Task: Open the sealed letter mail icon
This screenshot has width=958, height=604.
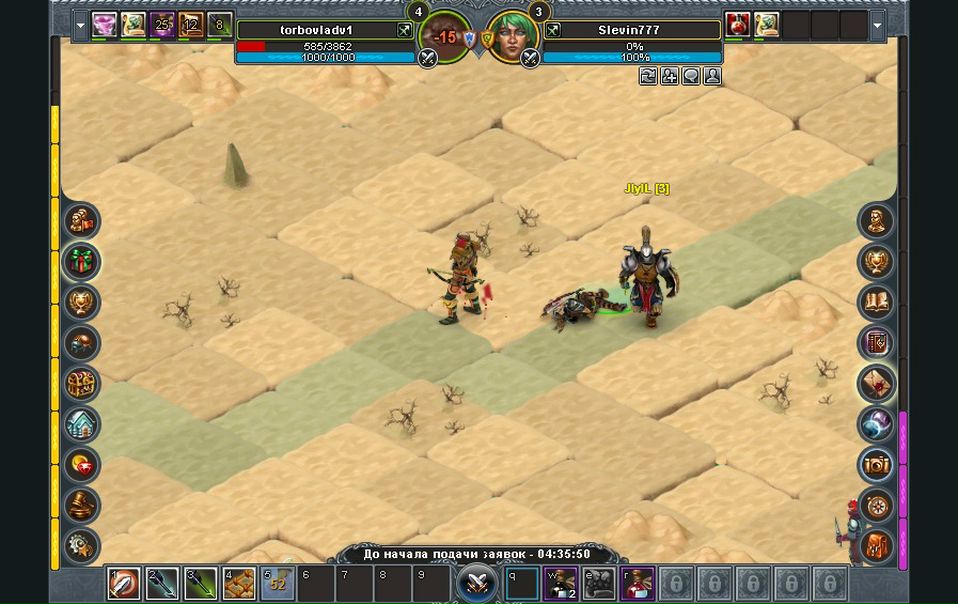Action: tap(877, 383)
